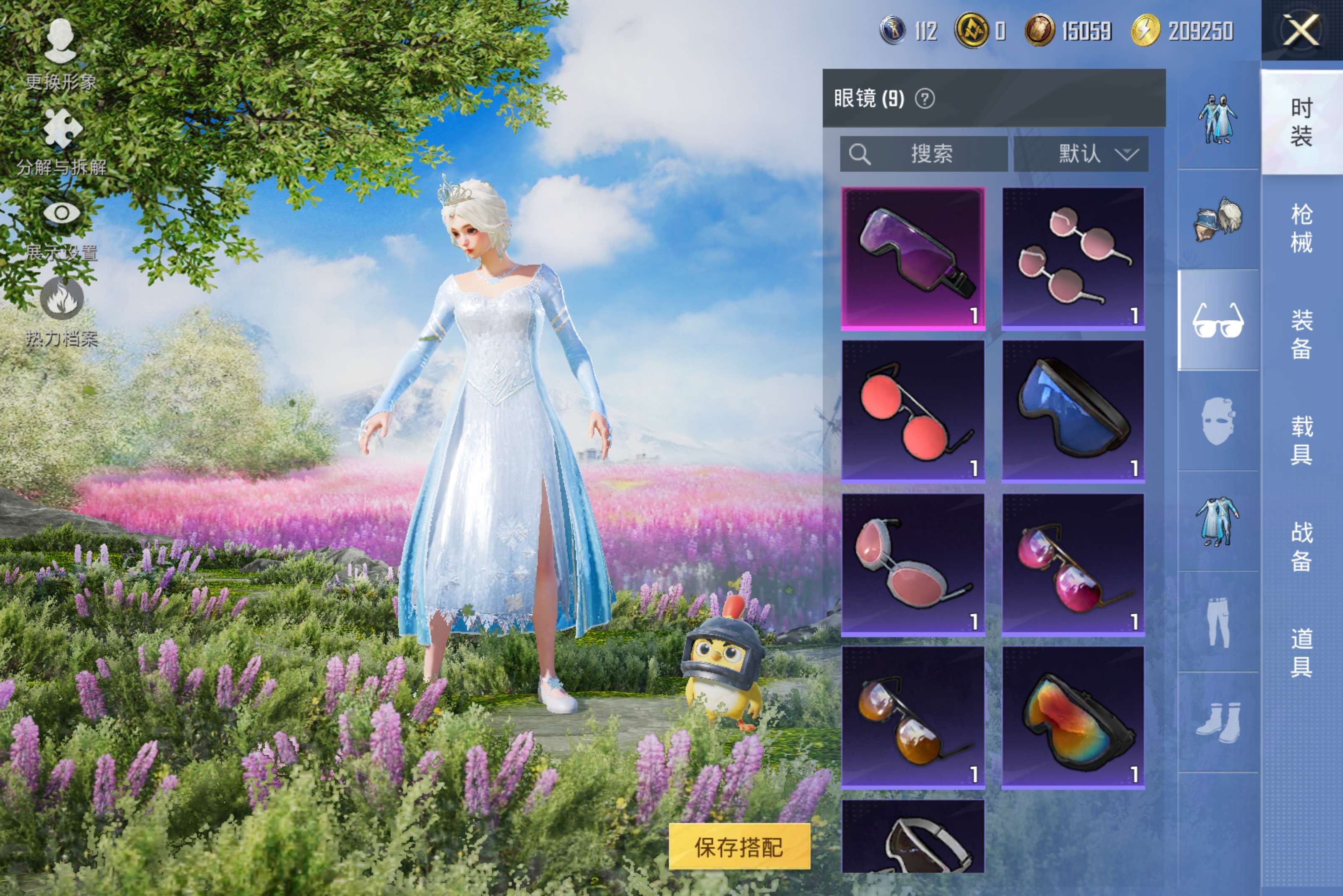Select the purple ski goggles
The height and width of the screenshot is (896, 1343).
(912, 258)
